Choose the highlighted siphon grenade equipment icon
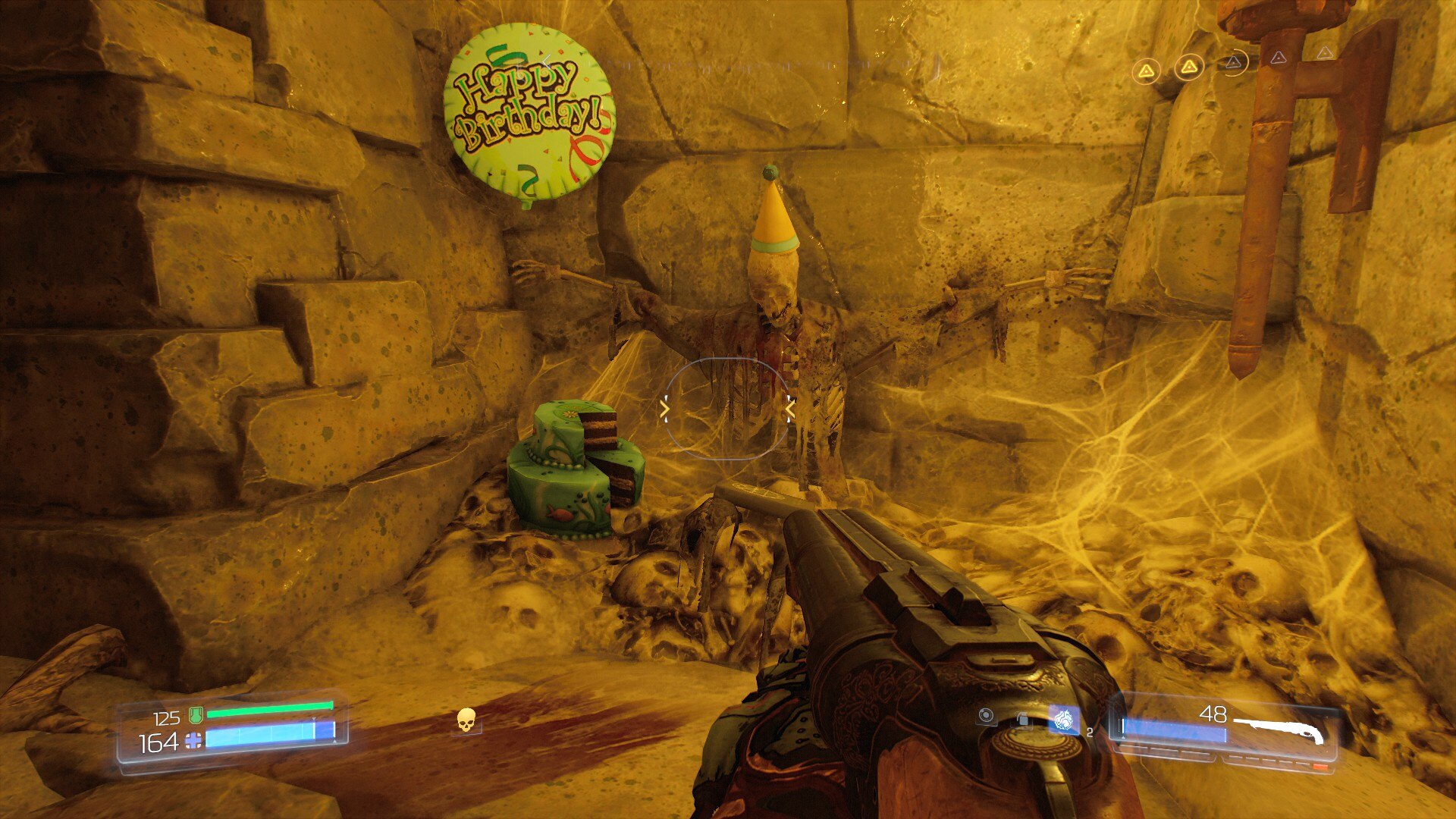The width and height of the screenshot is (1456, 819). point(1063,720)
